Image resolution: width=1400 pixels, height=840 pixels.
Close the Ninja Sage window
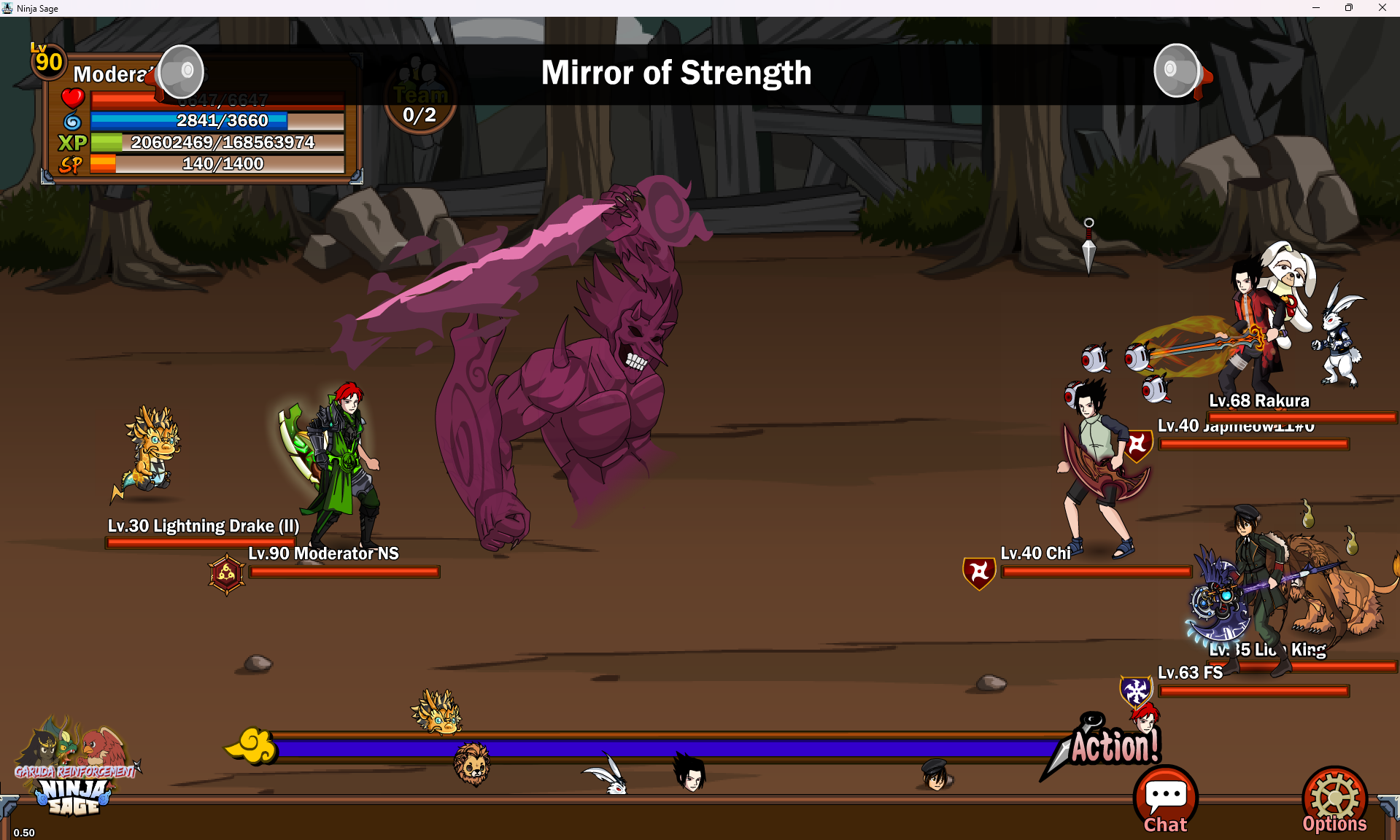(1382, 8)
